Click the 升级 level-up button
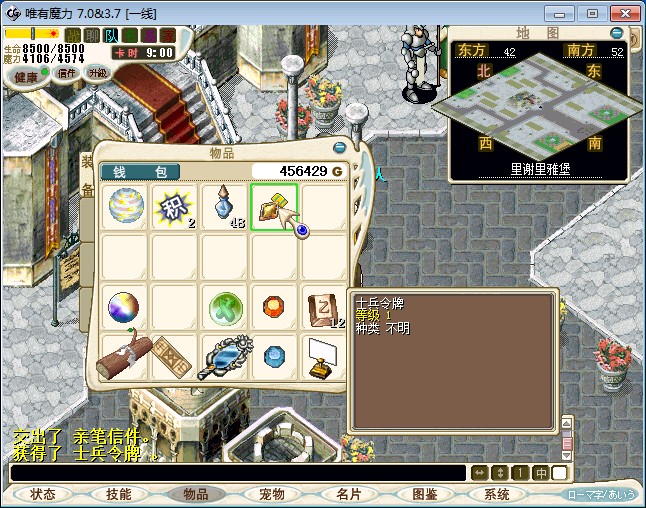The image size is (646, 508). tap(97, 73)
